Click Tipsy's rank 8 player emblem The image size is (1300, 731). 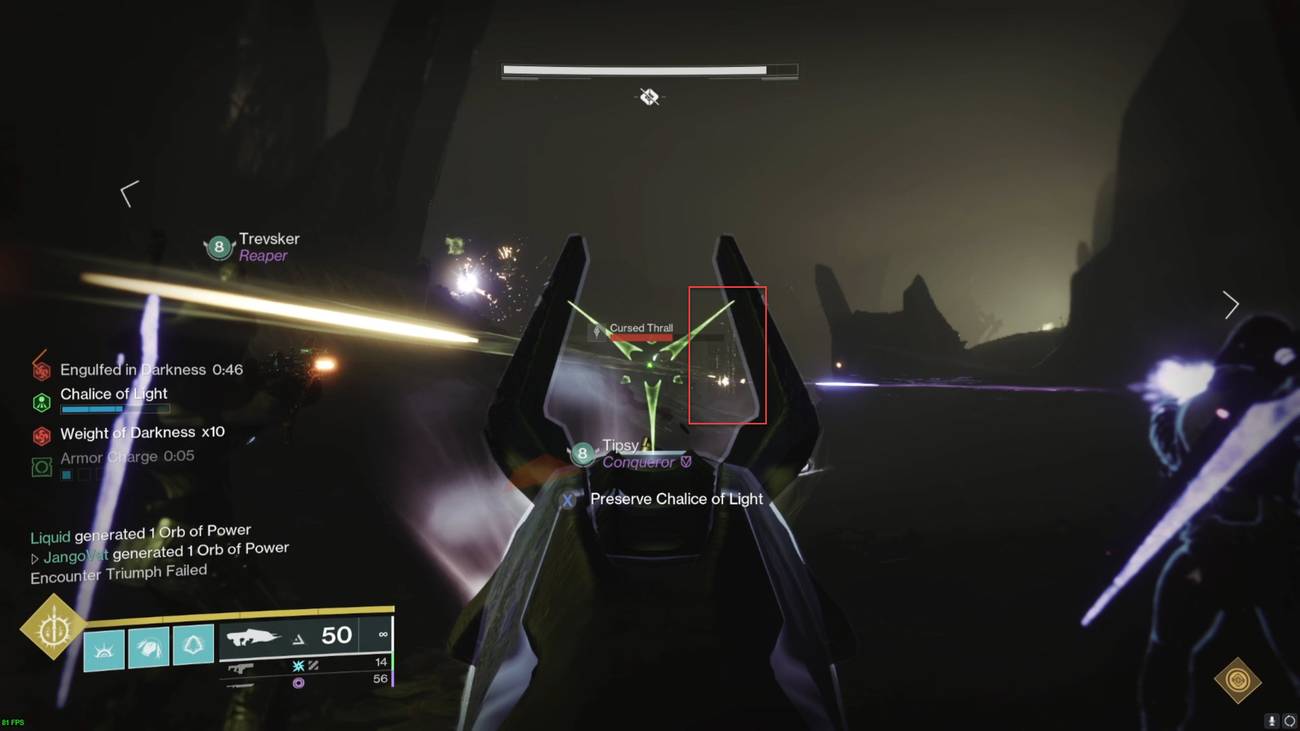582,453
